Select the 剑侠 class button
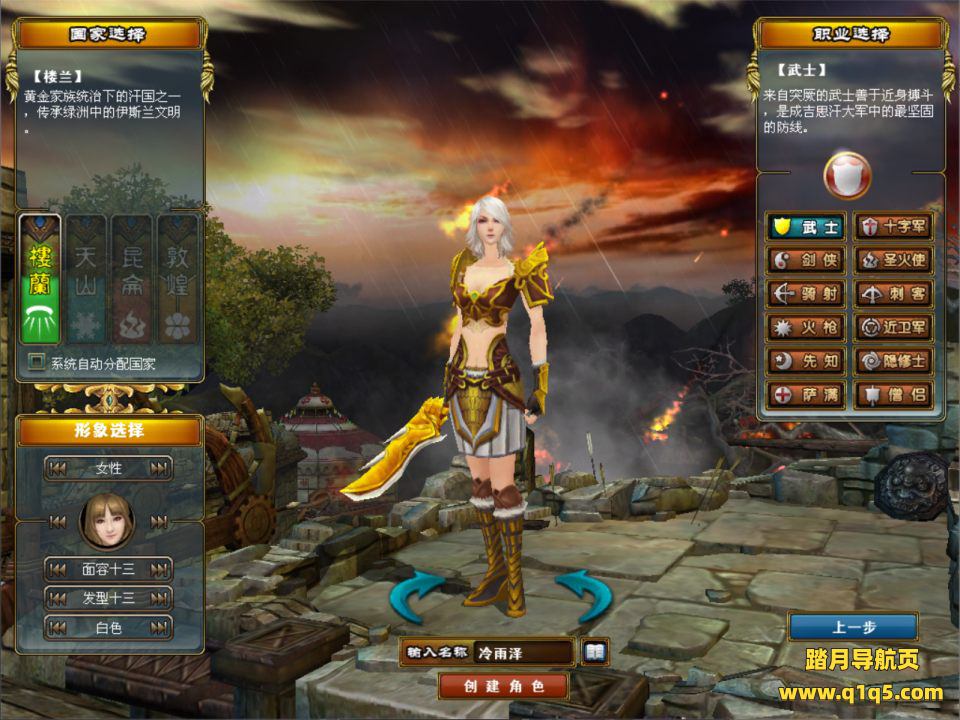The height and width of the screenshot is (720, 960). point(806,261)
